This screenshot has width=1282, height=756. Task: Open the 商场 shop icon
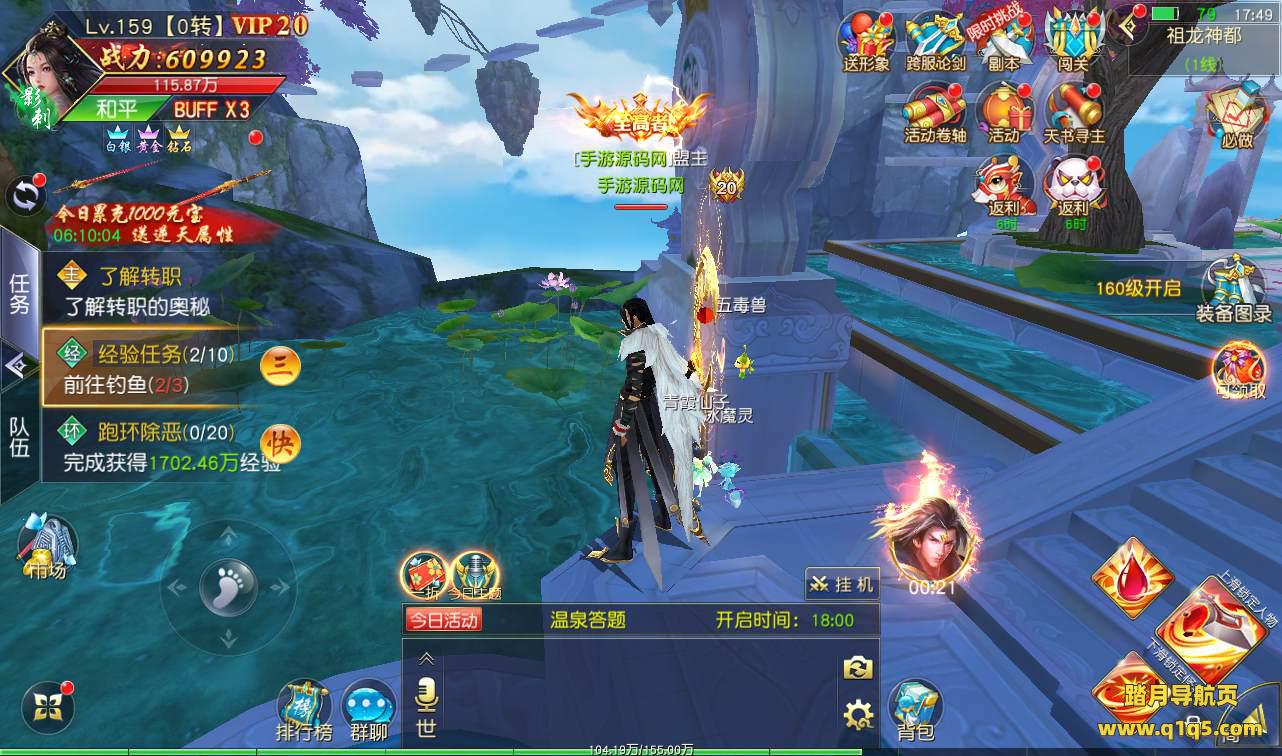(47, 547)
